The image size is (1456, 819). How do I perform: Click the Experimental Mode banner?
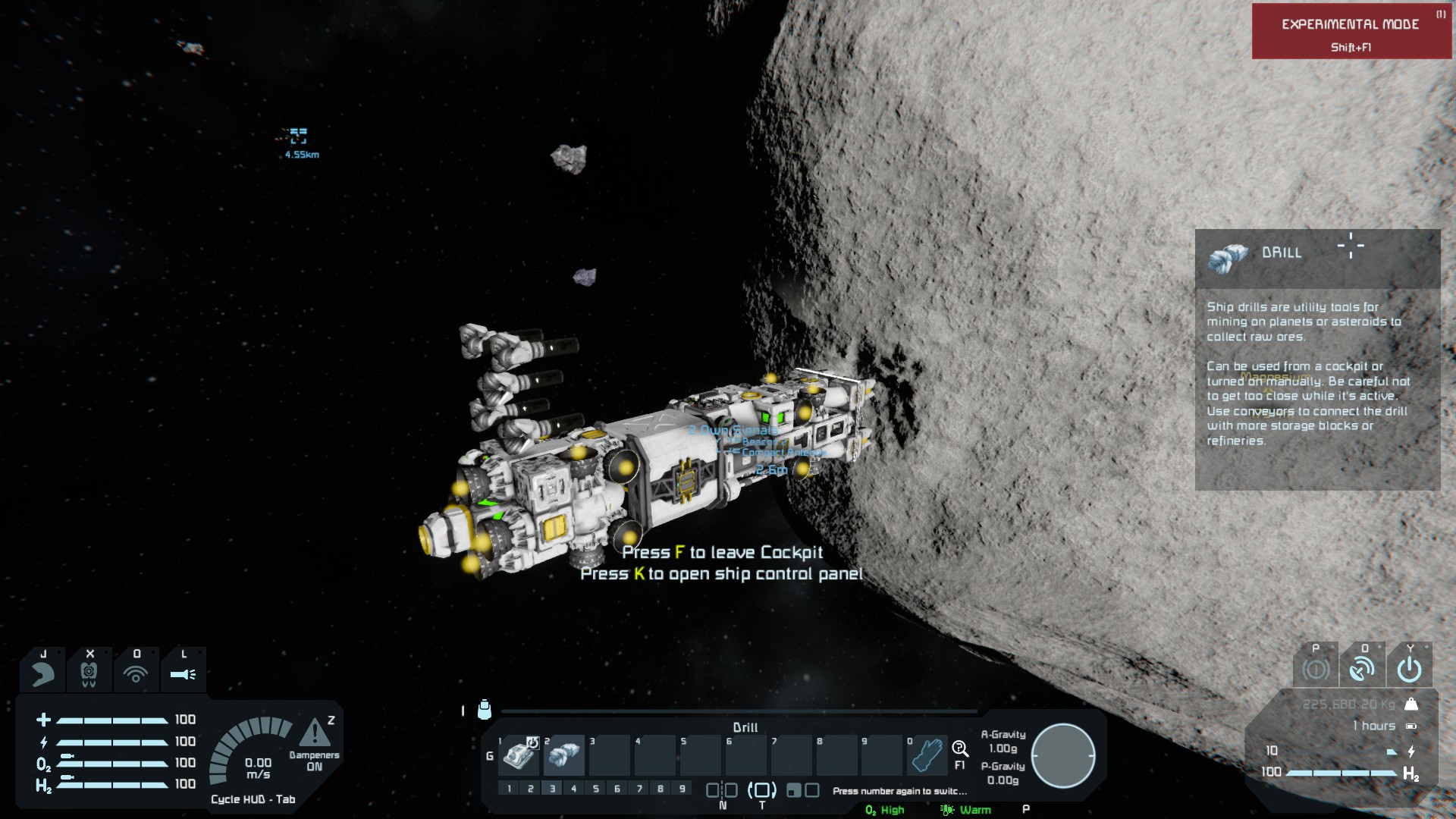pyautogui.click(x=1351, y=32)
